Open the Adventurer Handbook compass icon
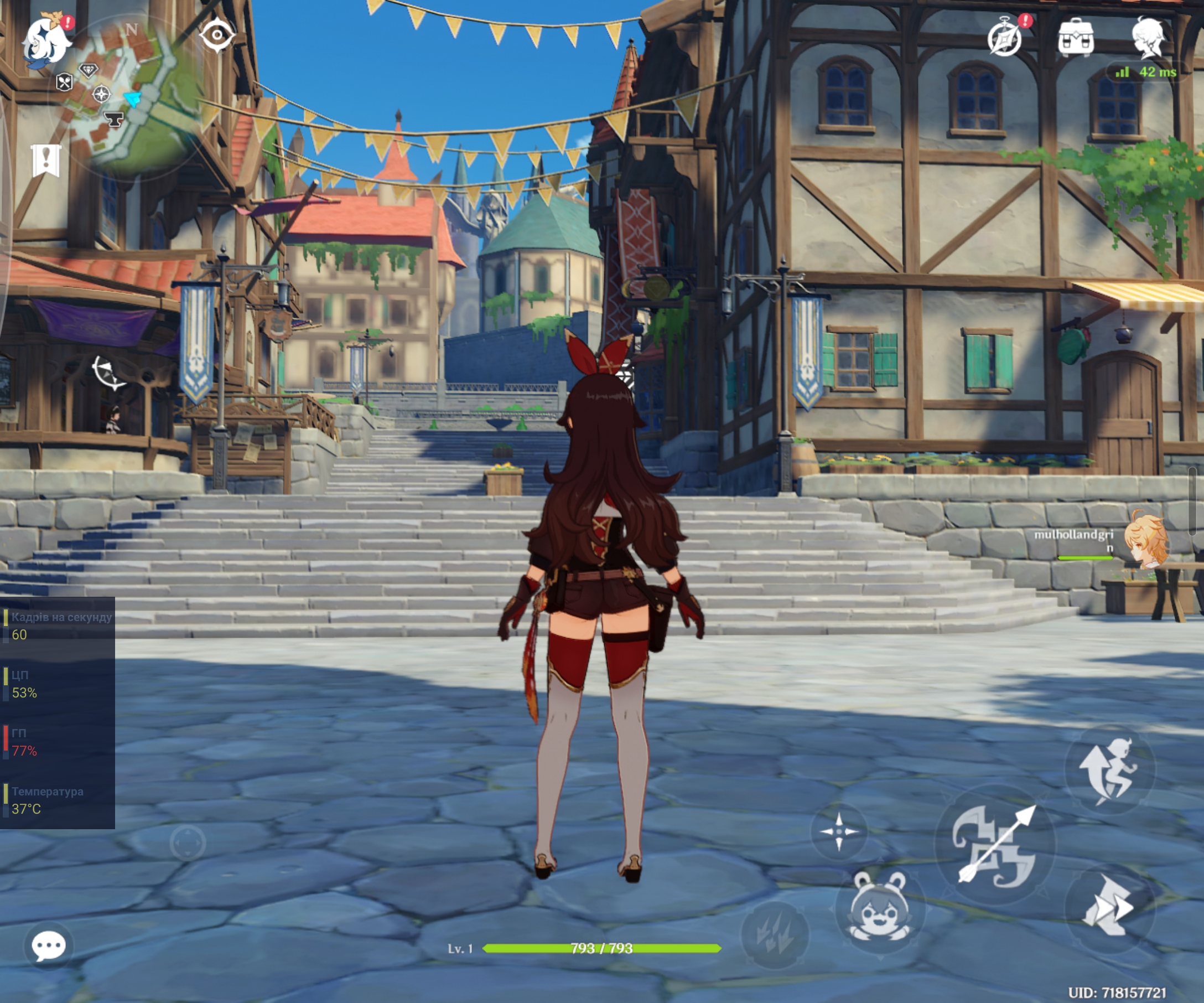1204x1003 pixels. click(x=1005, y=38)
